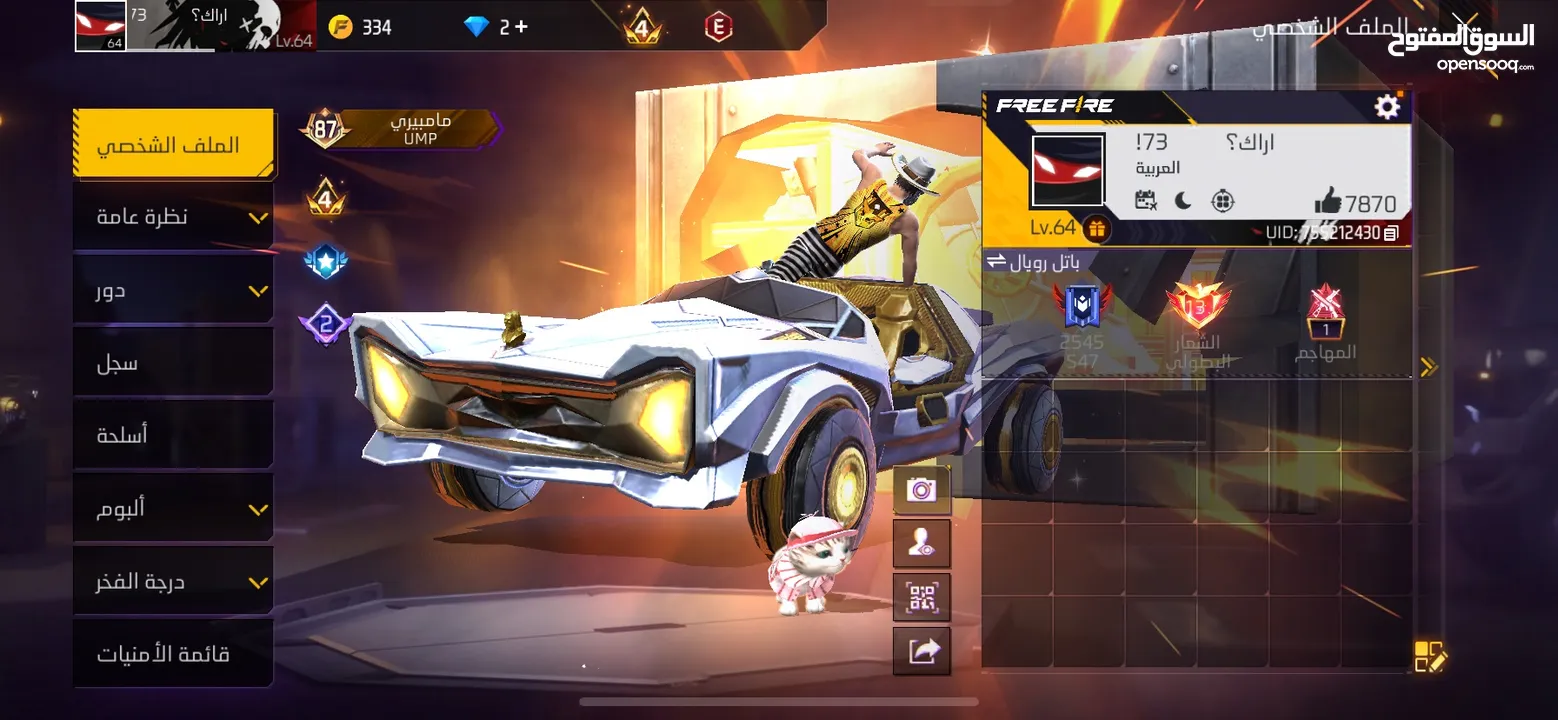The height and width of the screenshot is (720, 1558).
Task: Expand the نظرة عامة overview menu
Action: click(173, 217)
